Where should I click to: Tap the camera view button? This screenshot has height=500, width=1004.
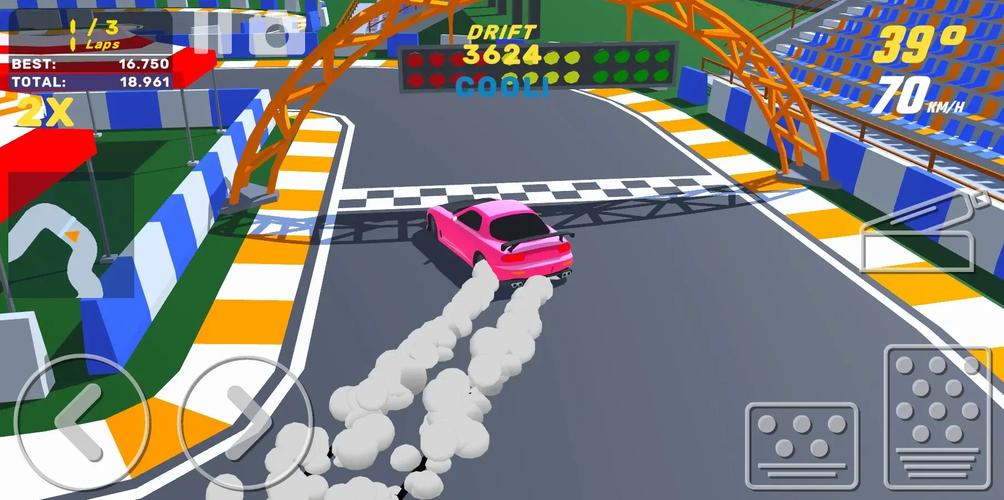[276, 33]
